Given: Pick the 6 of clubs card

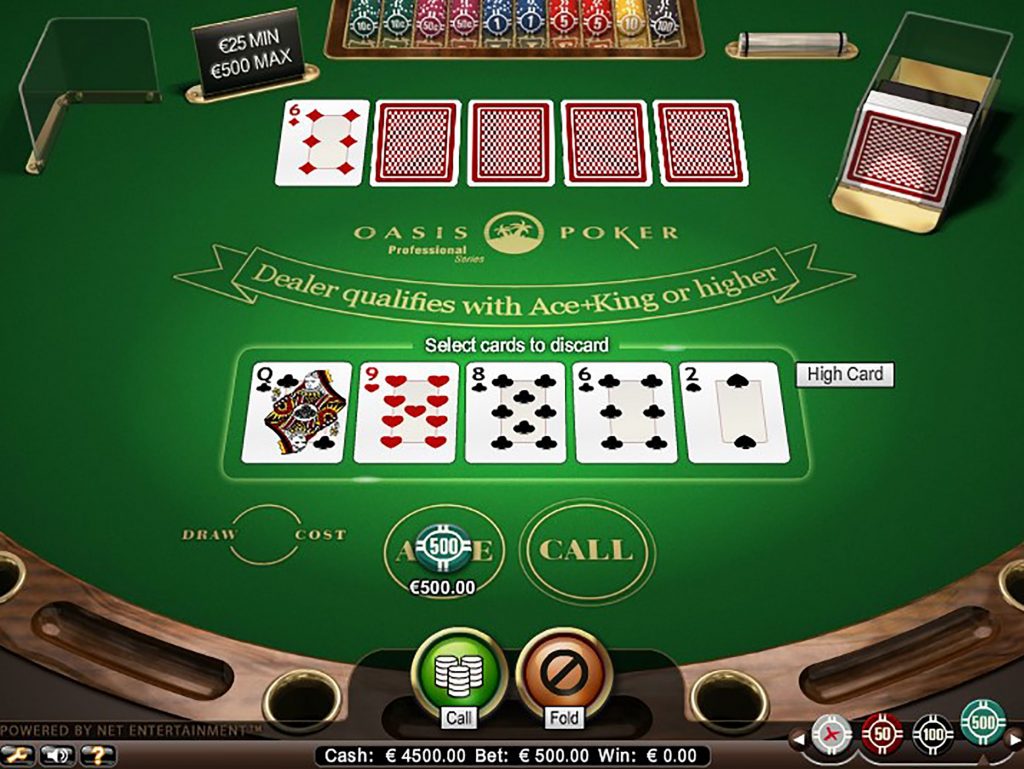Looking at the screenshot, I should click(626, 413).
